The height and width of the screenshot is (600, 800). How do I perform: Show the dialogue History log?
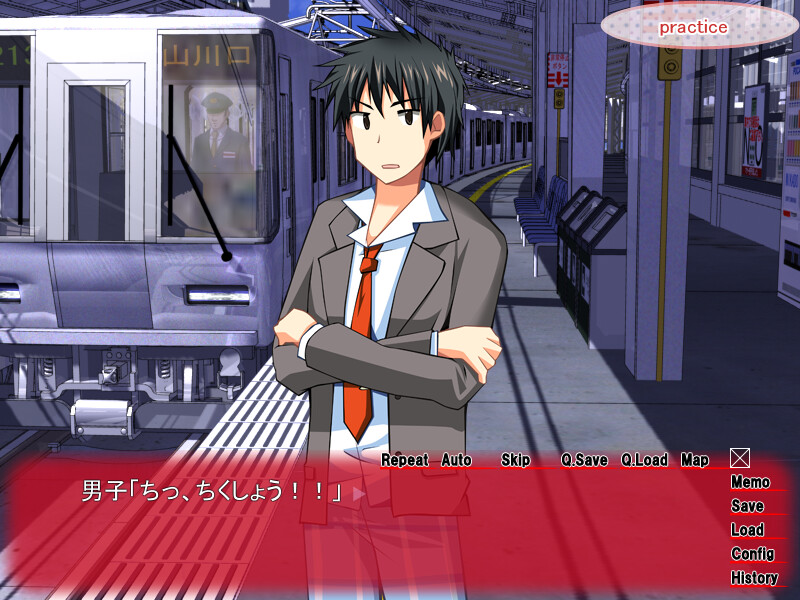(754, 578)
